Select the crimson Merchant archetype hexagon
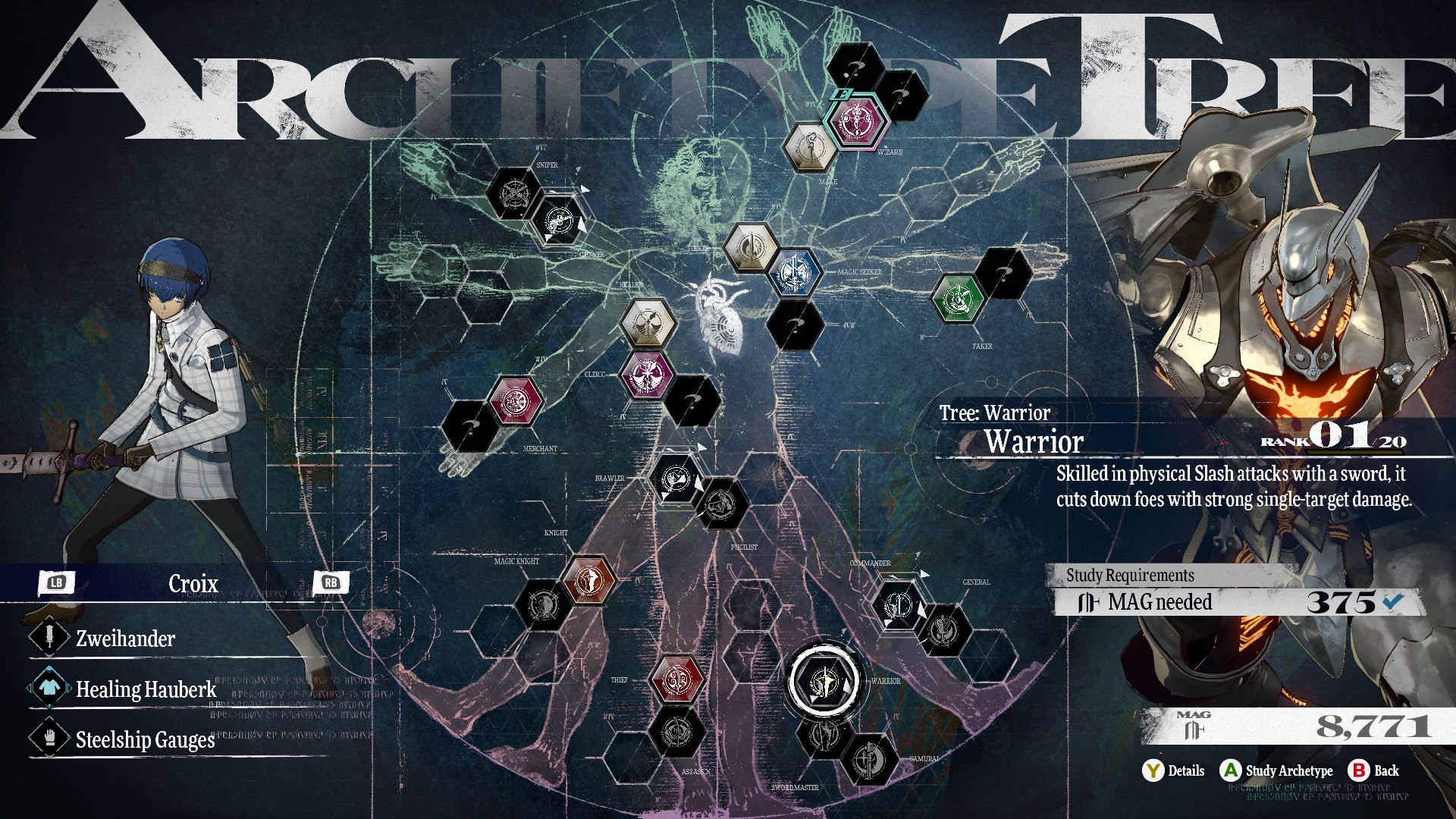 click(x=516, y=400)
